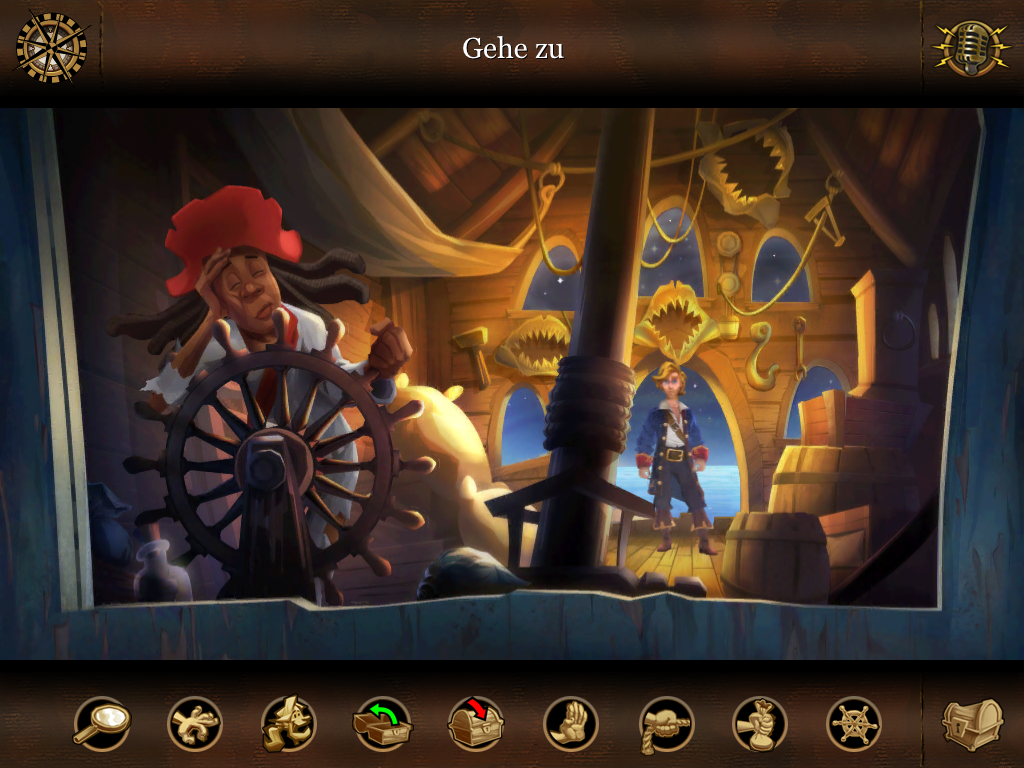Choose the close chest verb with red arrow
This screenshot has height=768, width=1024.
click(x=477, y=723)
